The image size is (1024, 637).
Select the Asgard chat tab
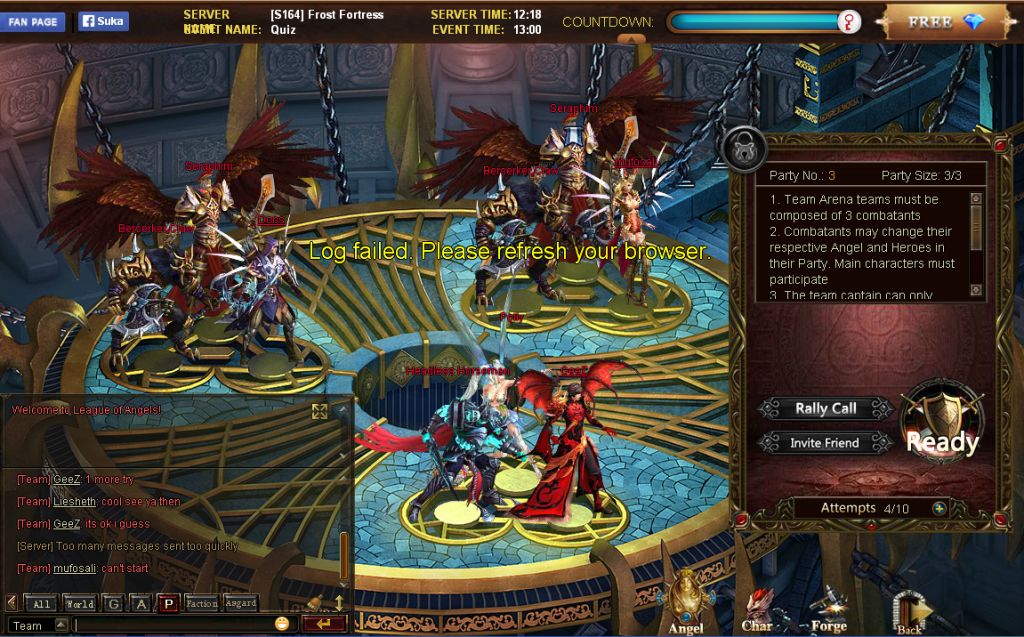point(240,603)
